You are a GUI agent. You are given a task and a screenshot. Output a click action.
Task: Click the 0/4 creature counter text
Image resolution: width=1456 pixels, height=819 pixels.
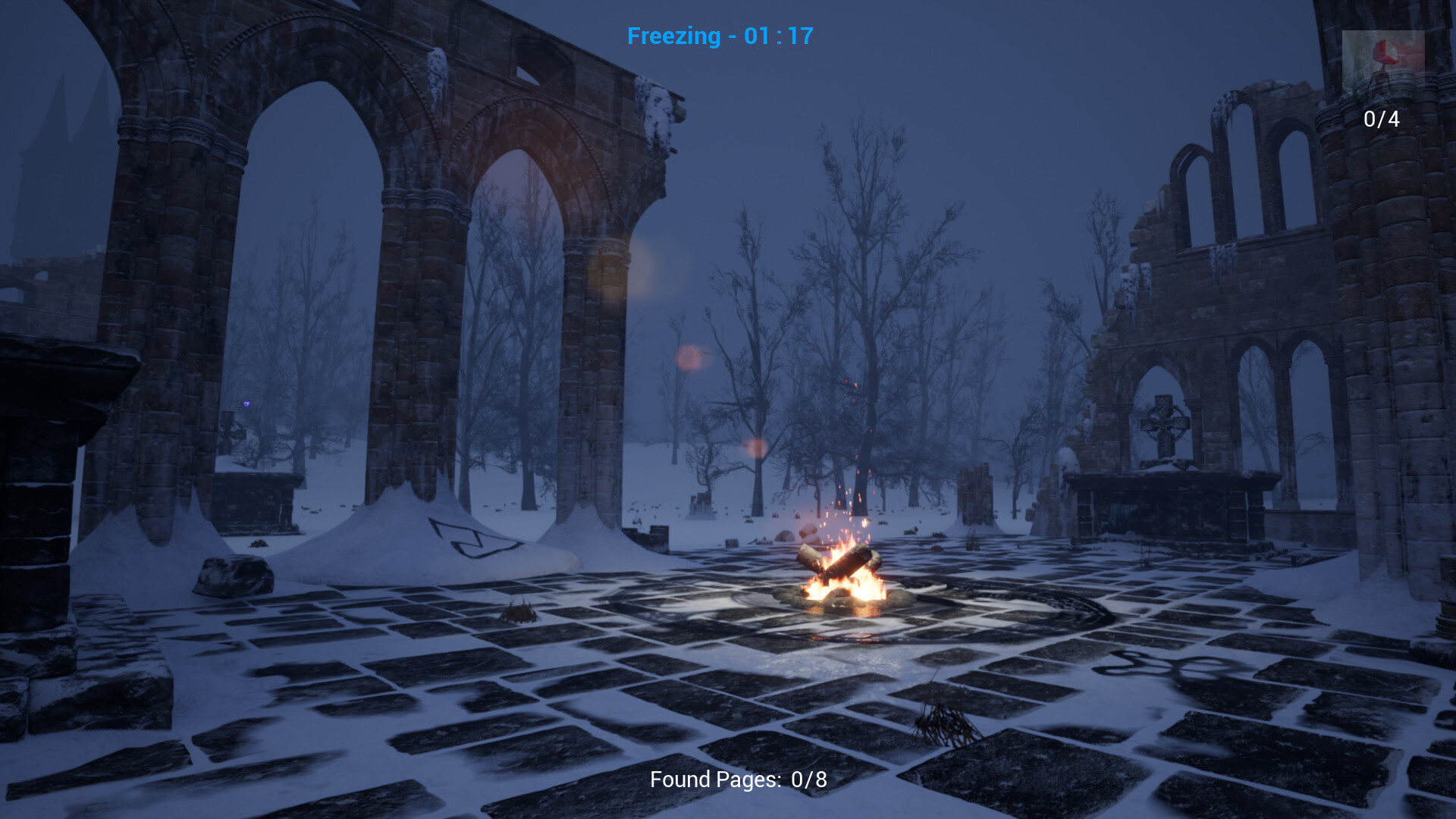[x=1381, y=119]
